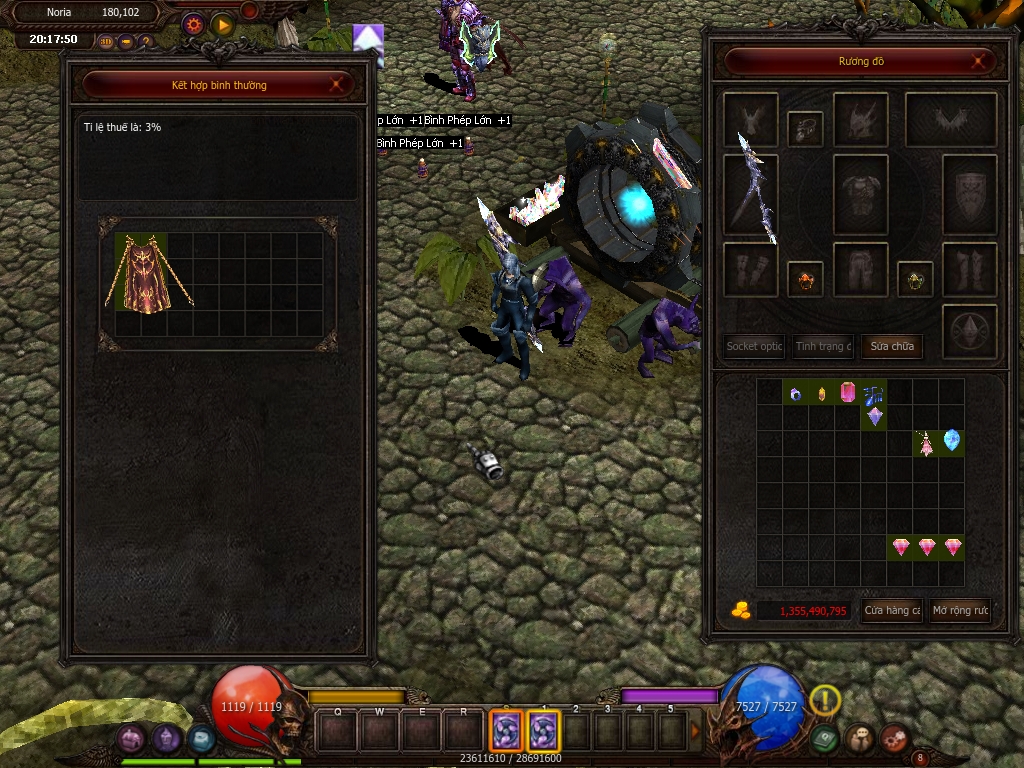The height and width of the screenshot is (768, 1024).
Task: Pick the blue ring in the inventory
Action: click(796, 393)
